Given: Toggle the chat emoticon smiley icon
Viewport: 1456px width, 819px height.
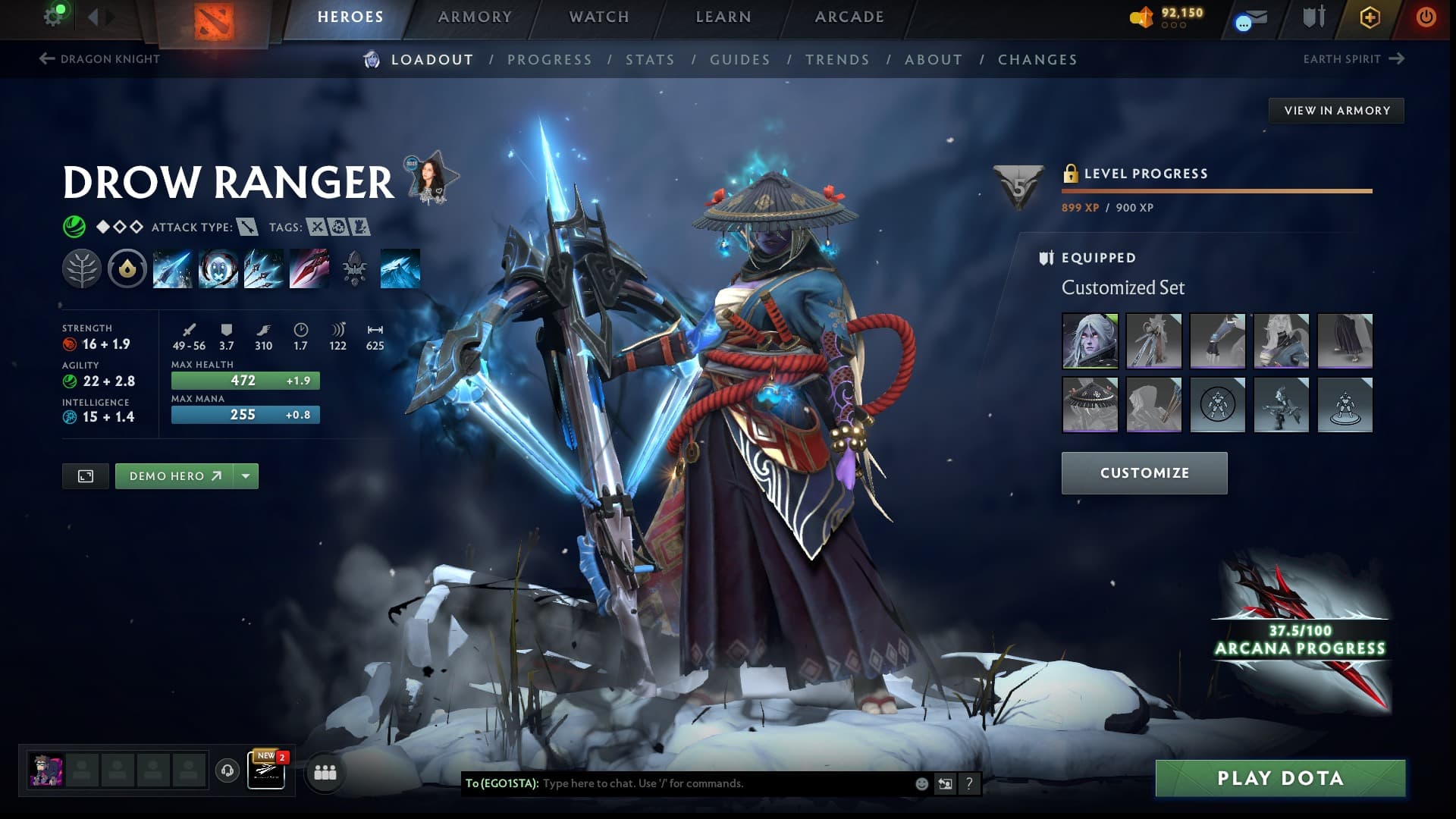Looking at the screenshot, I should (921, 784).
